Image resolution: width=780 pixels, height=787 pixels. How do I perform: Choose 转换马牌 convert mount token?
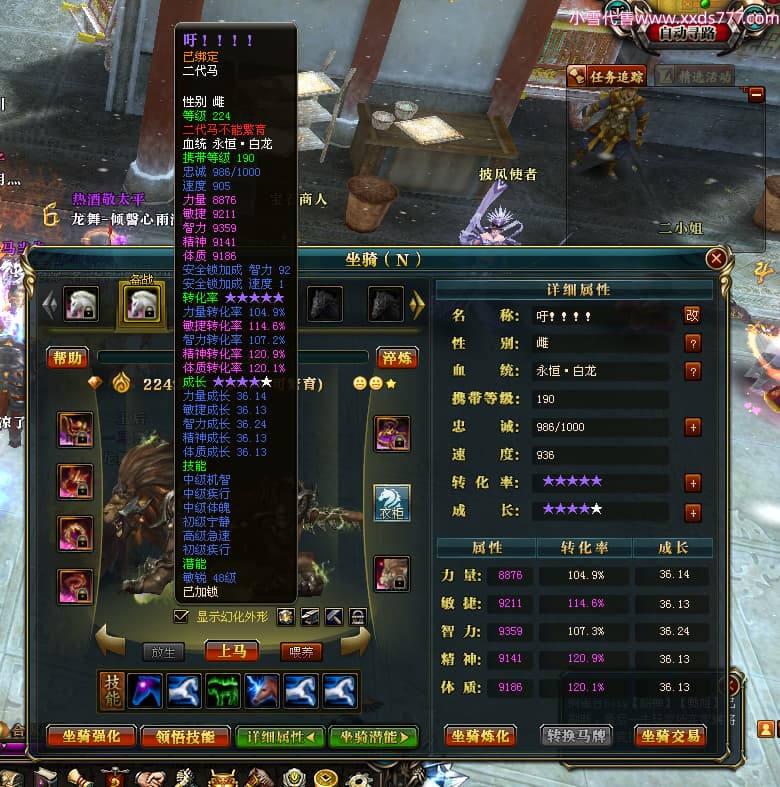(575, 737)
